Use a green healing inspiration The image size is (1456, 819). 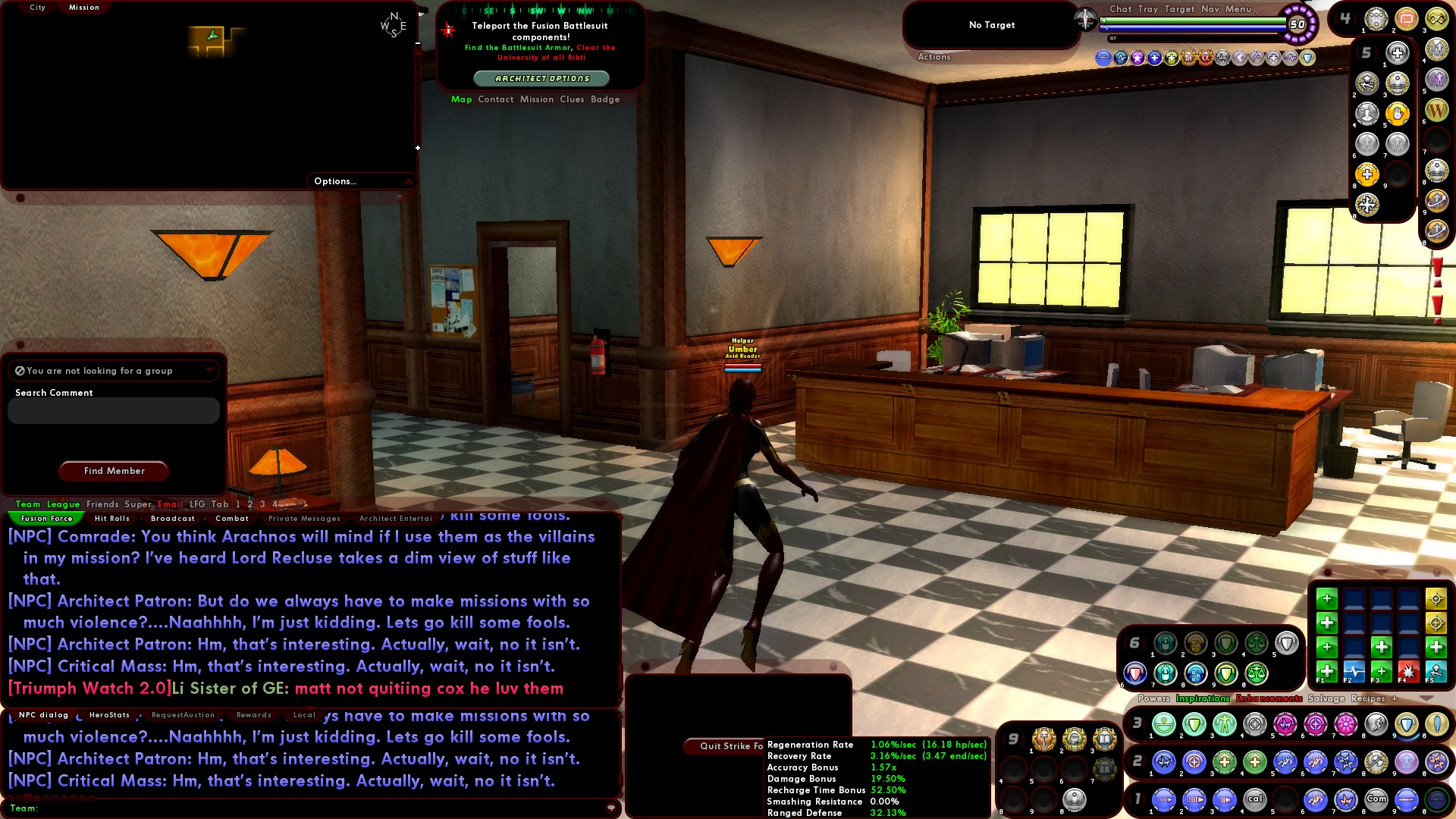[x=1326, y=672]
